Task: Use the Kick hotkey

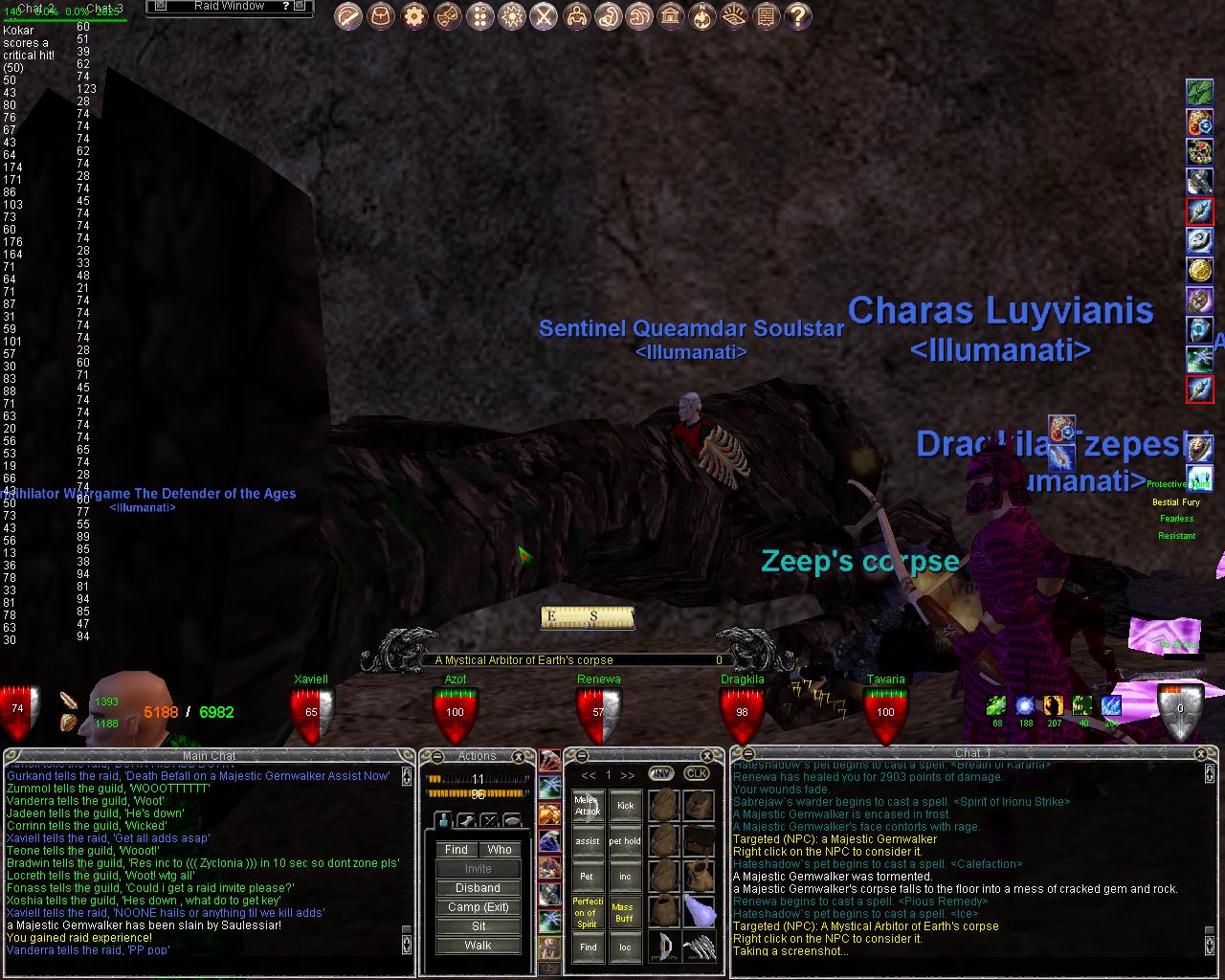Action: pyautogui.click(x=625, y=806)
